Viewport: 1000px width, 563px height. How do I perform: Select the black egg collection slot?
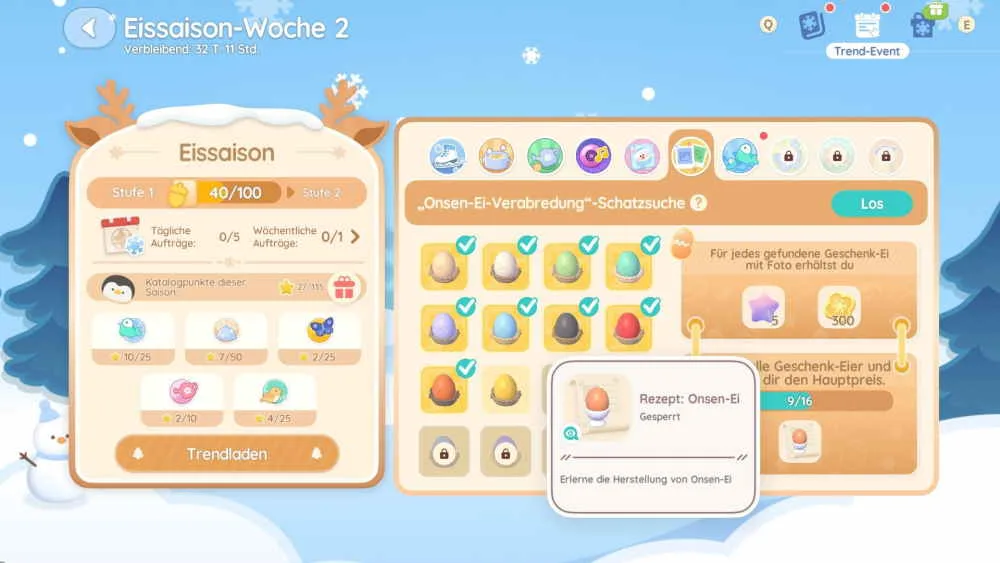tap(566, 327)
